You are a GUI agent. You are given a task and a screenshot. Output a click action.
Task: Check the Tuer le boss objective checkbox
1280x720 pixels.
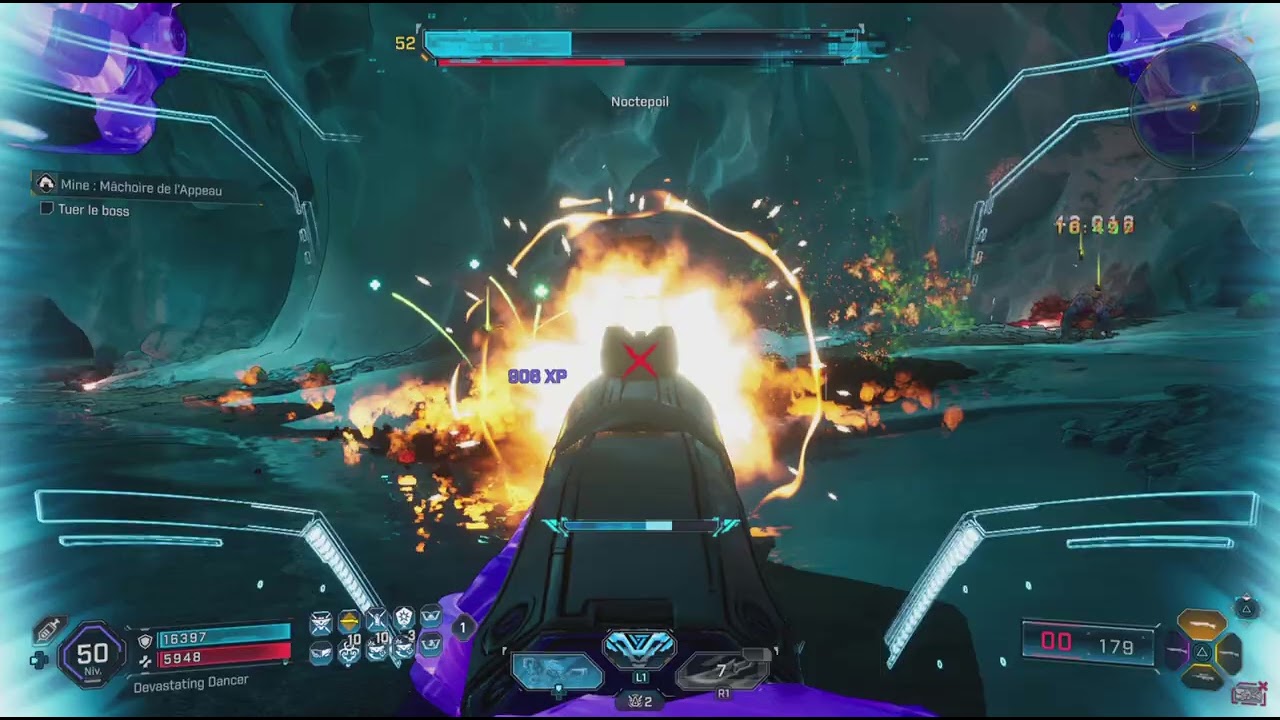[x=45, y=209]
